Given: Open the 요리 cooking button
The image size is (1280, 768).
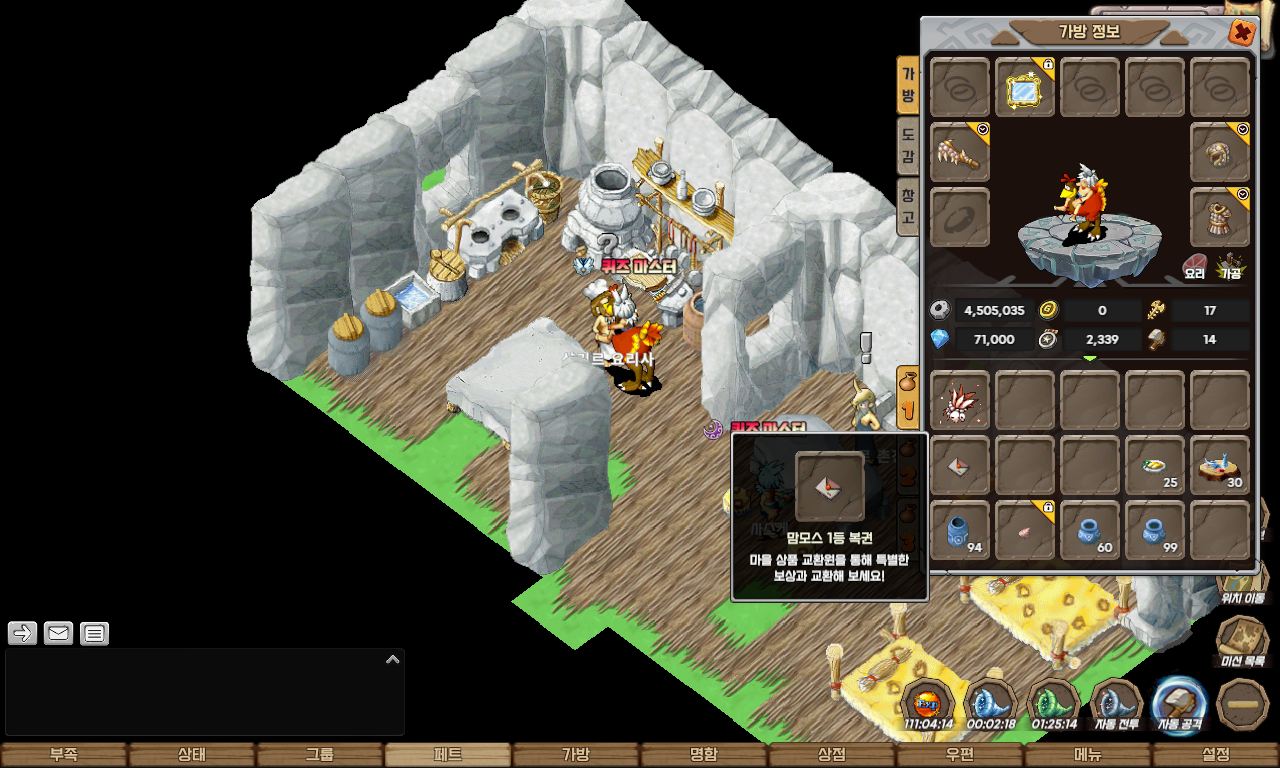Looking at the screenshot, I should (x=1195, y=266).
